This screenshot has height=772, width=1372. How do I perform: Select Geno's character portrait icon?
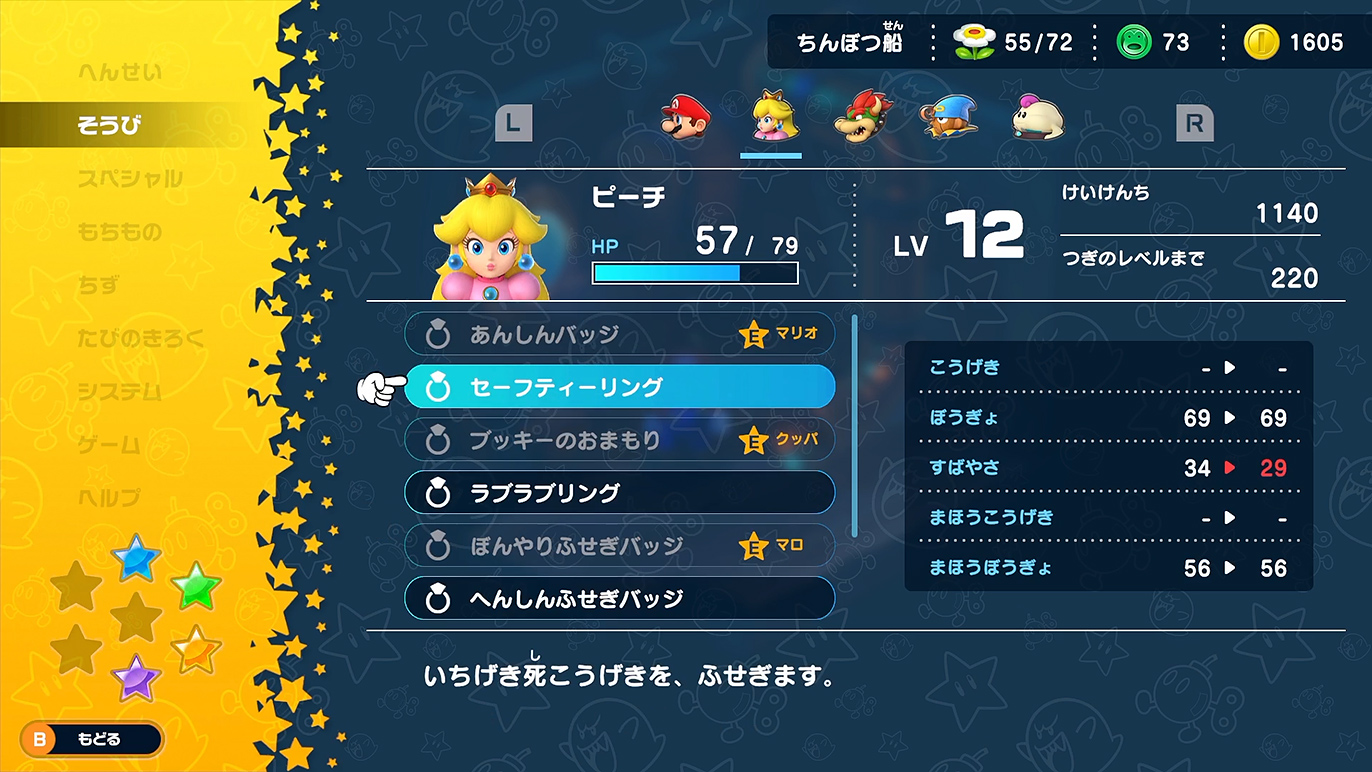click(x=950, y=118)
